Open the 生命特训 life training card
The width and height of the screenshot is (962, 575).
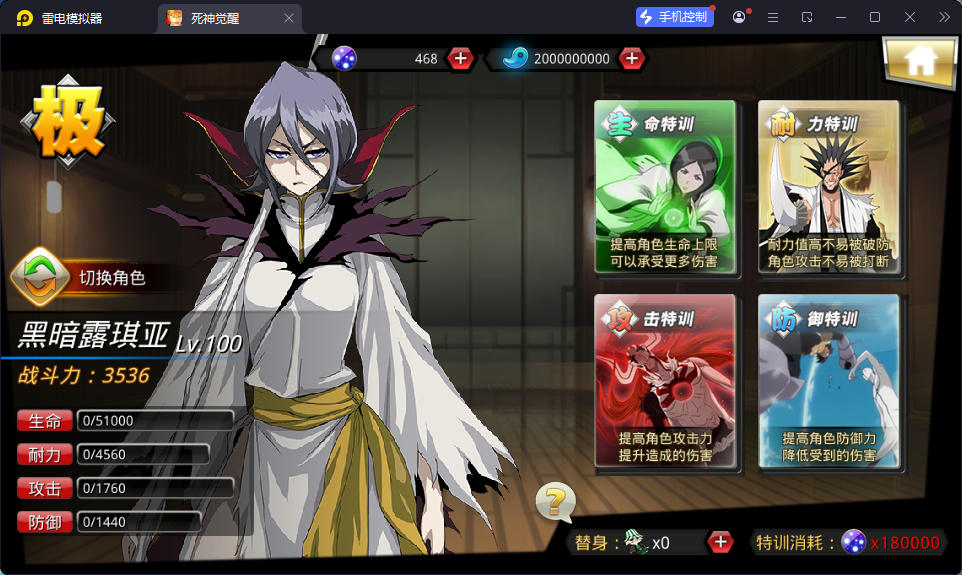coord(665,187)
